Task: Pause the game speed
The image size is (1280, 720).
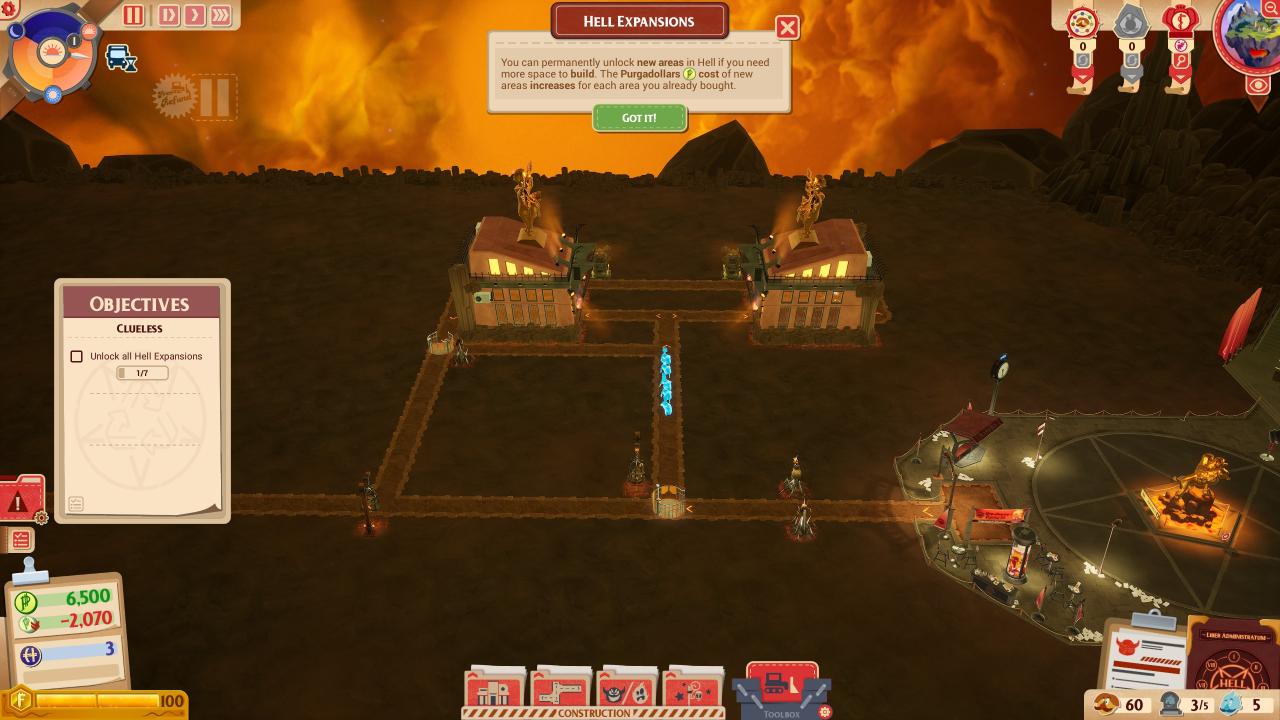Action: (x=133, y=15)
